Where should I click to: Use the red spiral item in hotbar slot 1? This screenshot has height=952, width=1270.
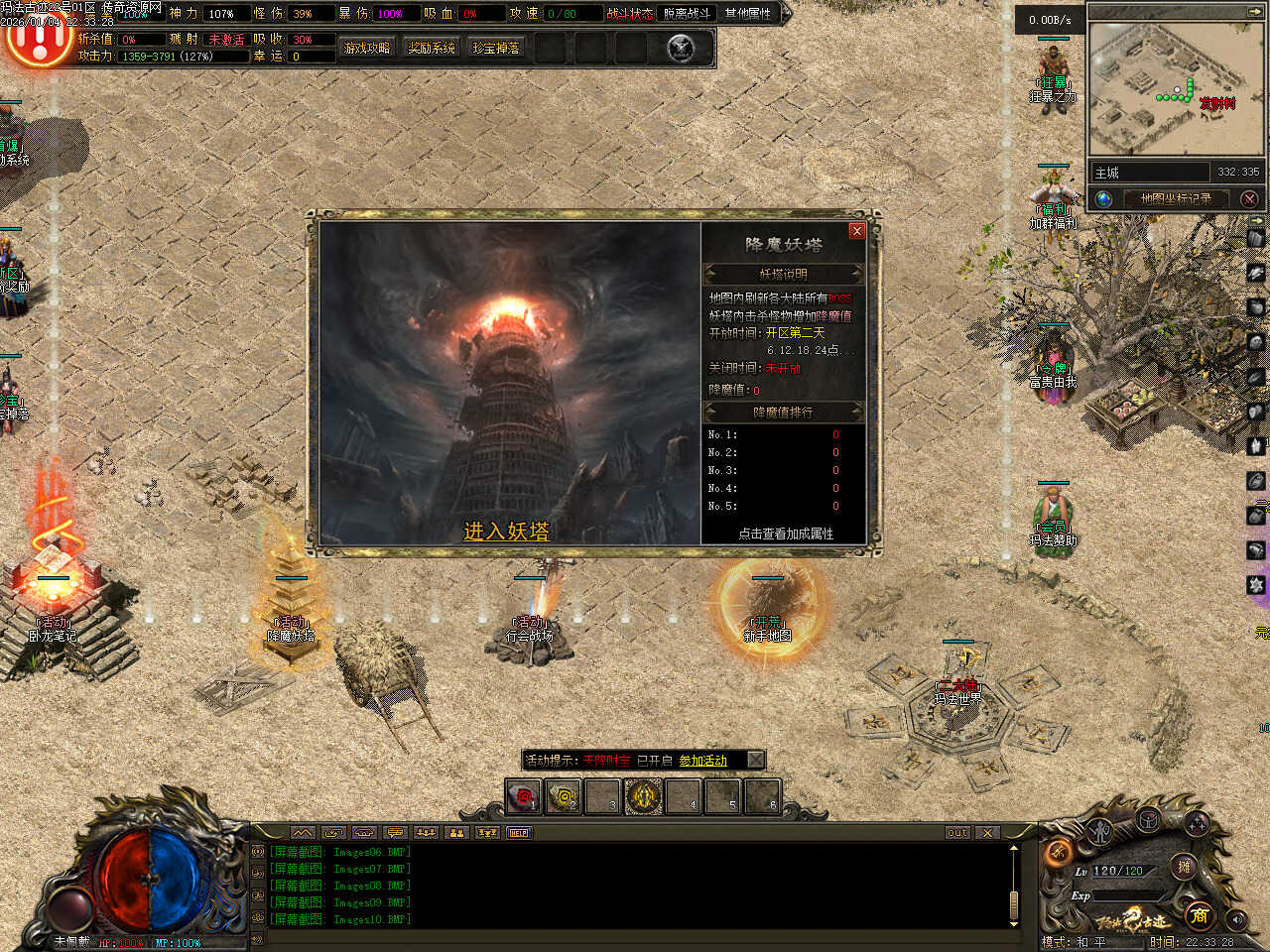point(523,796)
